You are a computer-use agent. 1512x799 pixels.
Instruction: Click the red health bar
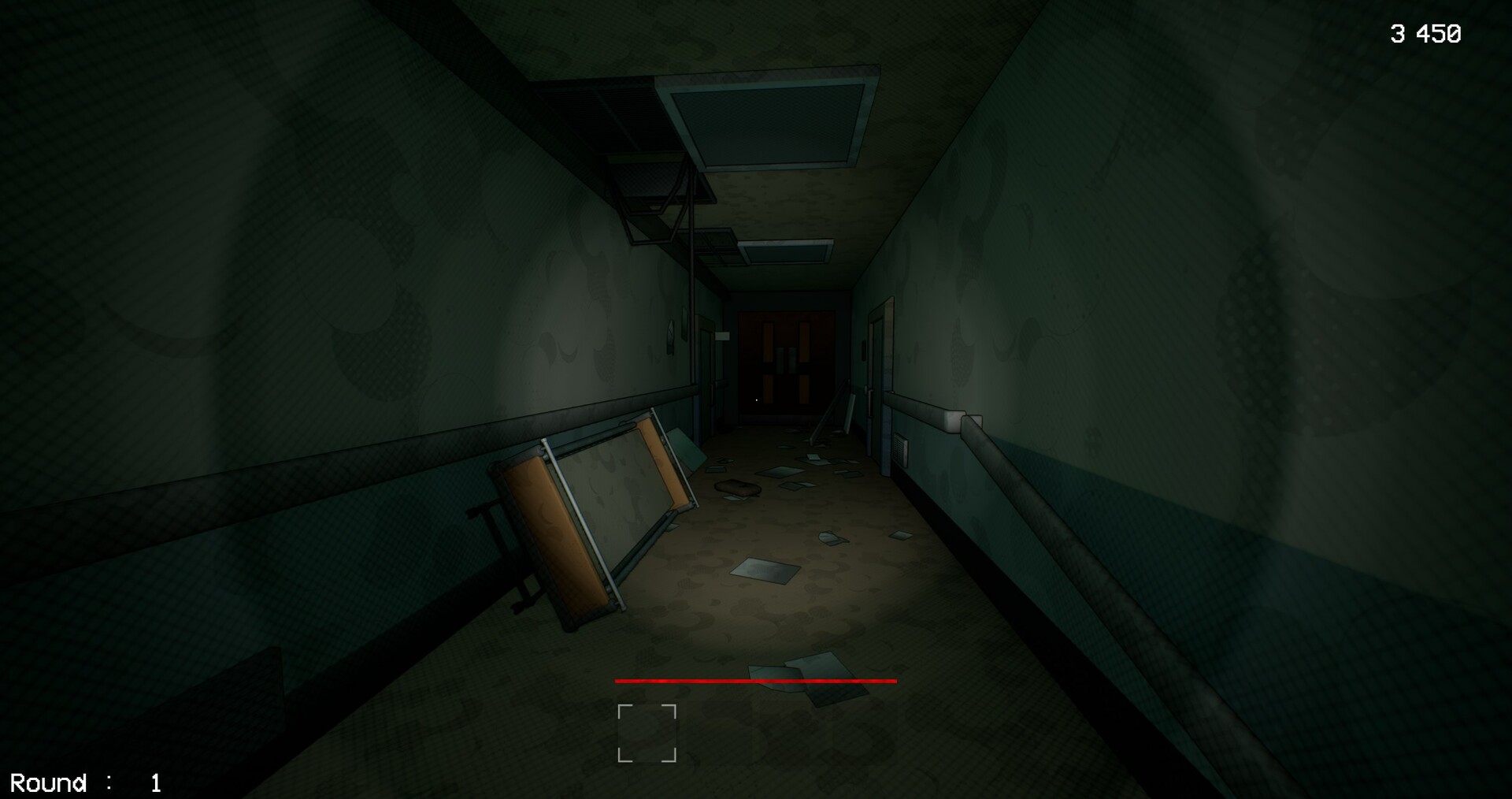(754, 681)
